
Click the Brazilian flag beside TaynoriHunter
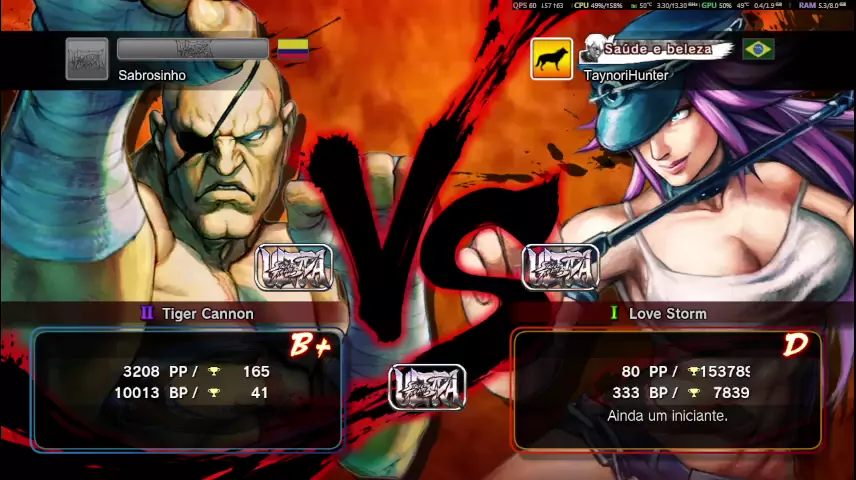[758, 49]
